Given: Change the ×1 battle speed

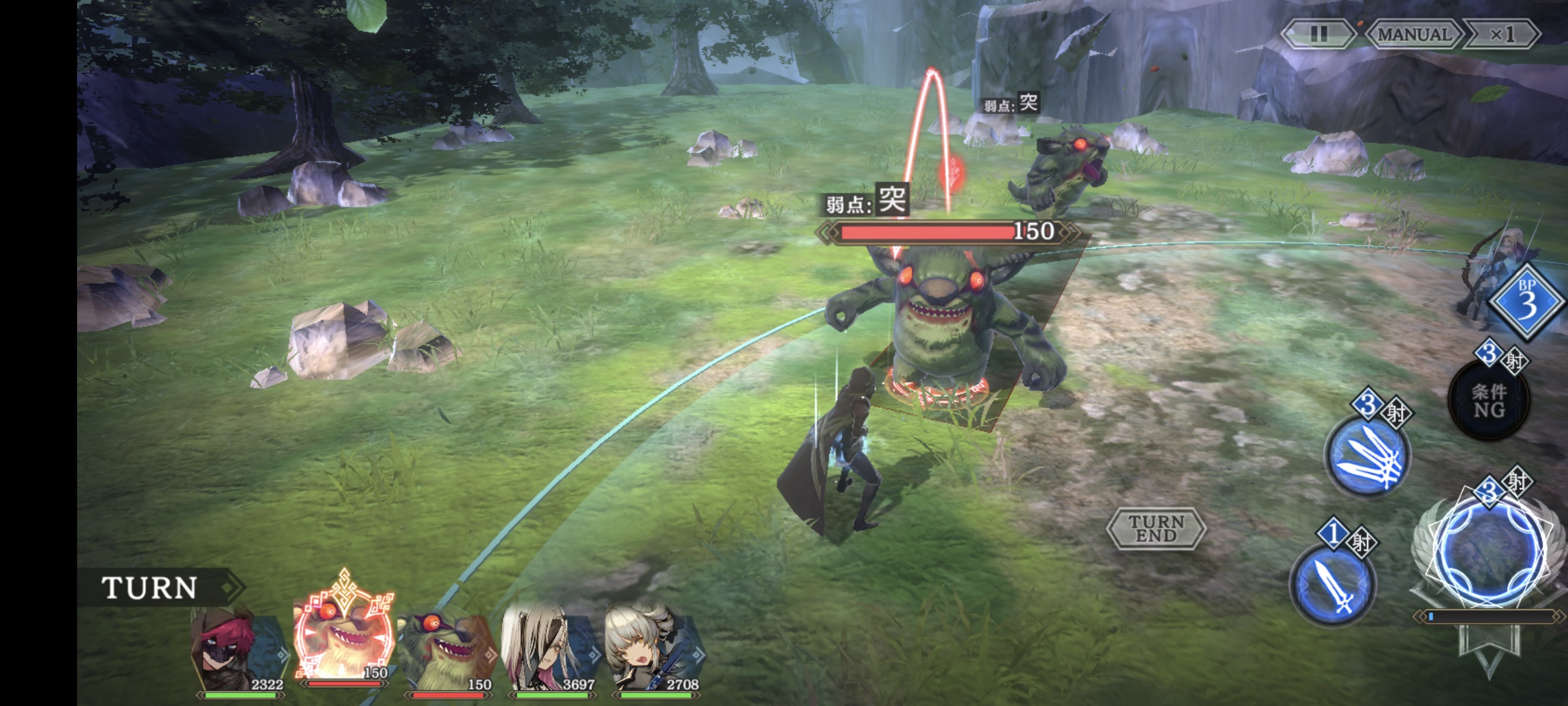Looking at the screenshot, I should tap(1501, 34).
